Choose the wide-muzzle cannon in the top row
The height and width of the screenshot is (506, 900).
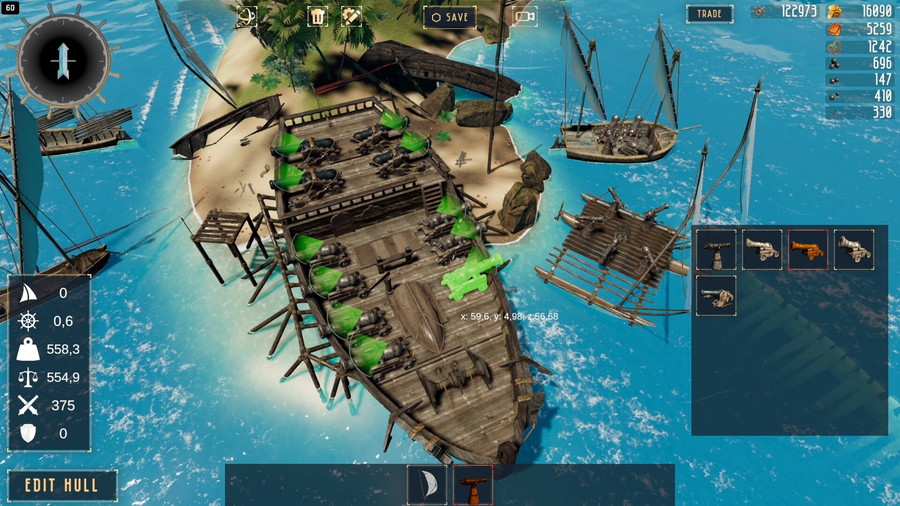[853, 250]
